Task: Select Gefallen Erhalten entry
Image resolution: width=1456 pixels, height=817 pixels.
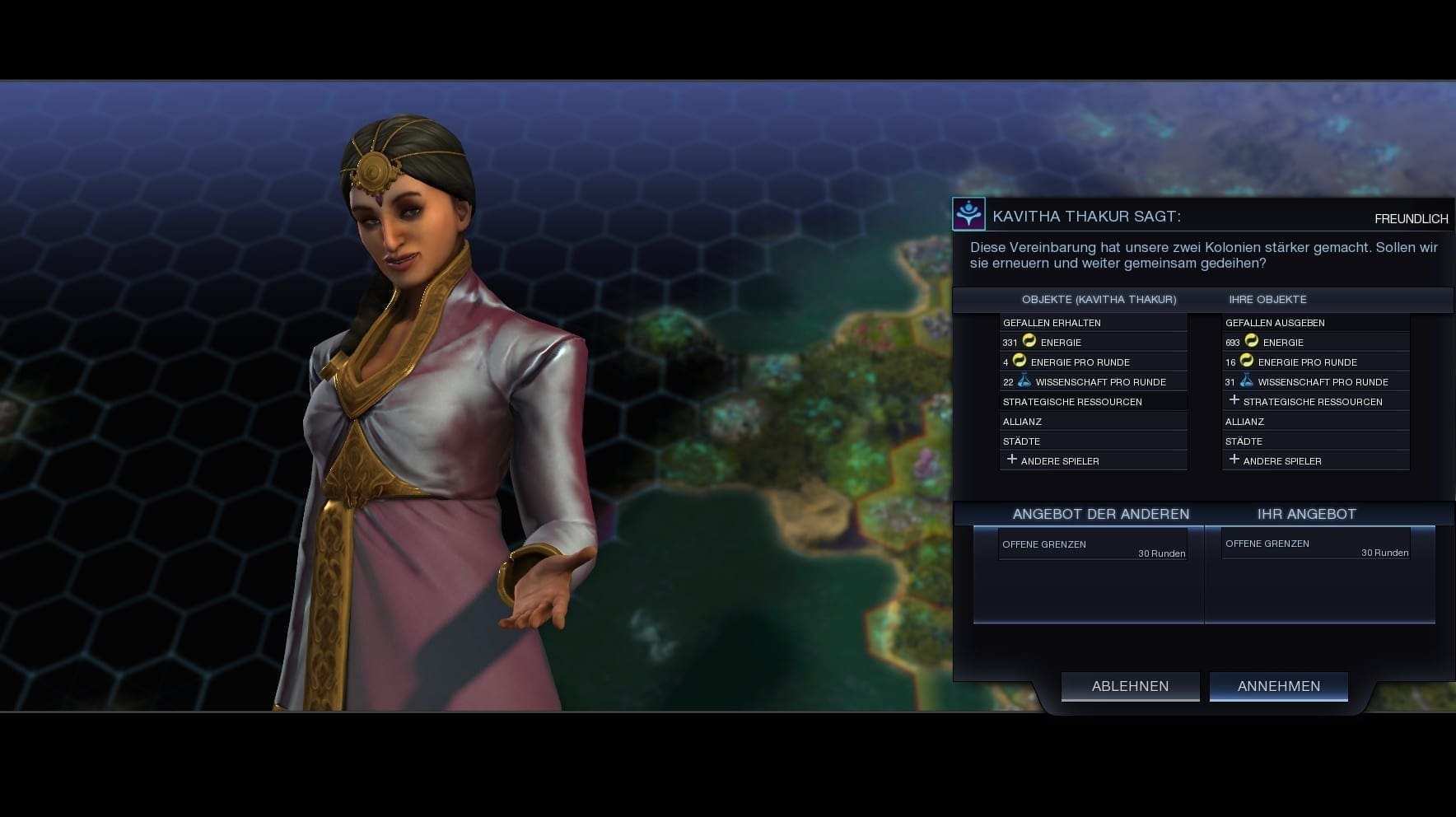Action: (1093, 322)
